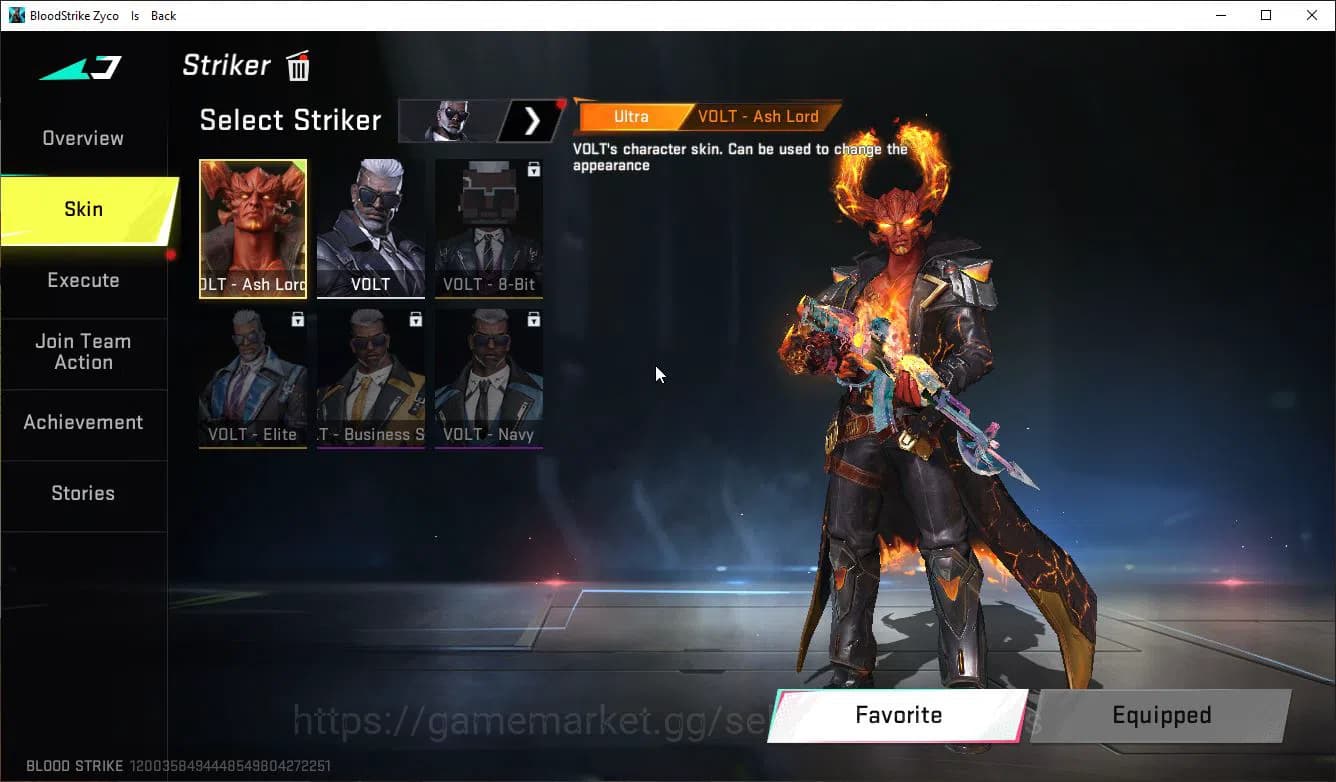Open the VOLT character portrait selector
The image size is (1336, 782).
[450, 120]
